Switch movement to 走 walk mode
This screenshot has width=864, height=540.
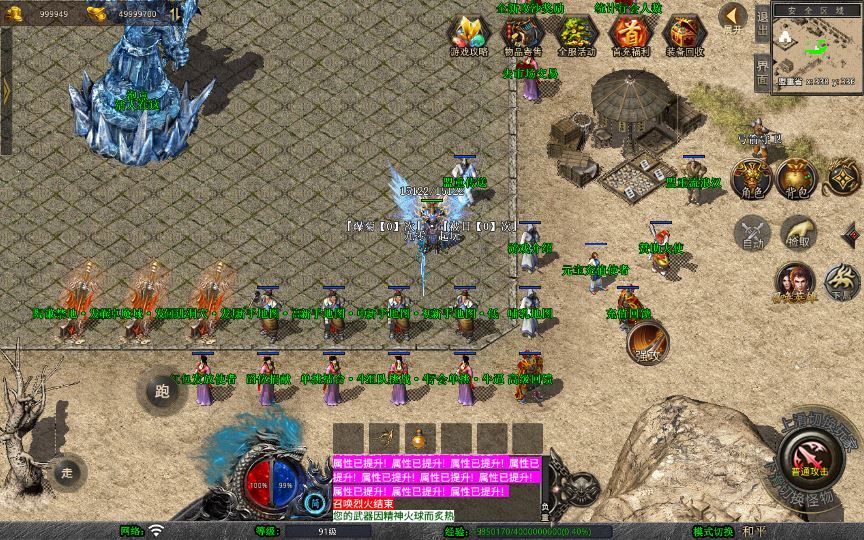68,472
